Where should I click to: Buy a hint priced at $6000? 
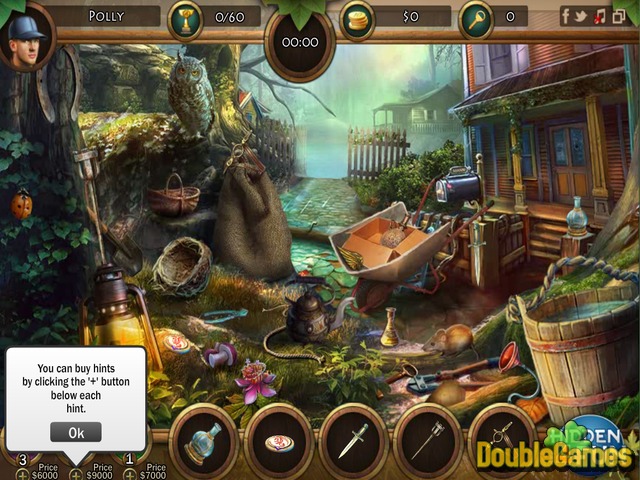point(22,474)
